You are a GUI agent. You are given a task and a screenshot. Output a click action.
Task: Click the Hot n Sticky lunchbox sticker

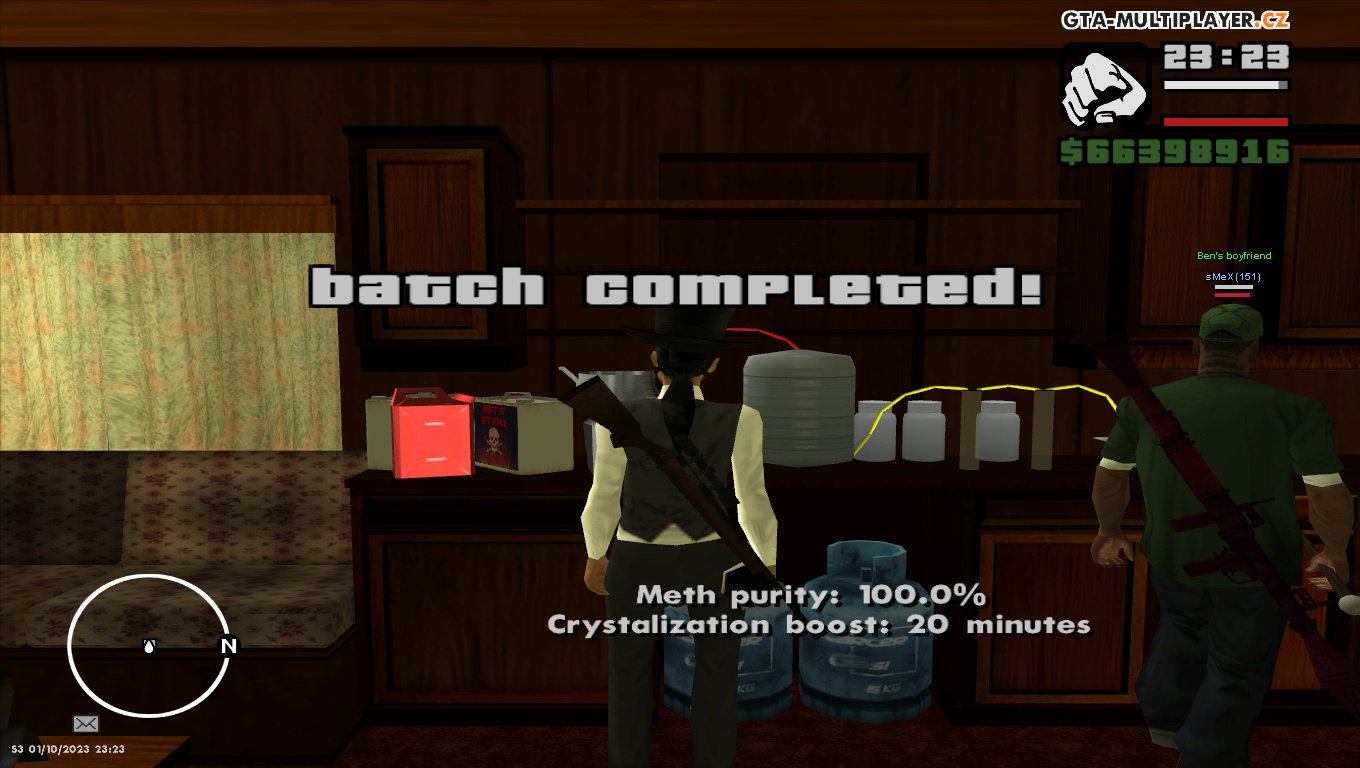496,435
